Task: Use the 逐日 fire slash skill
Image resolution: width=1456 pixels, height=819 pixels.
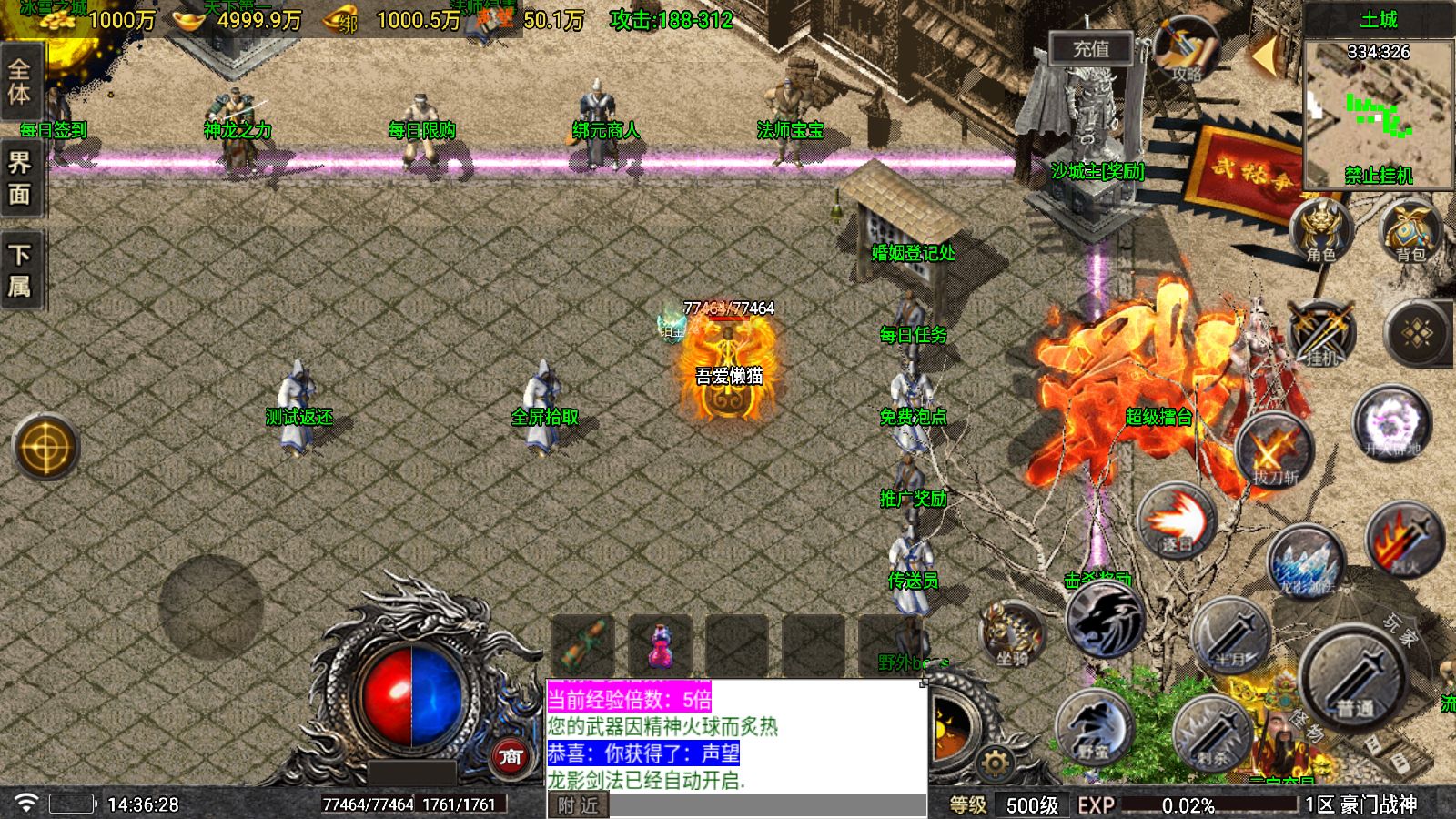Action: coord(1176,521)
